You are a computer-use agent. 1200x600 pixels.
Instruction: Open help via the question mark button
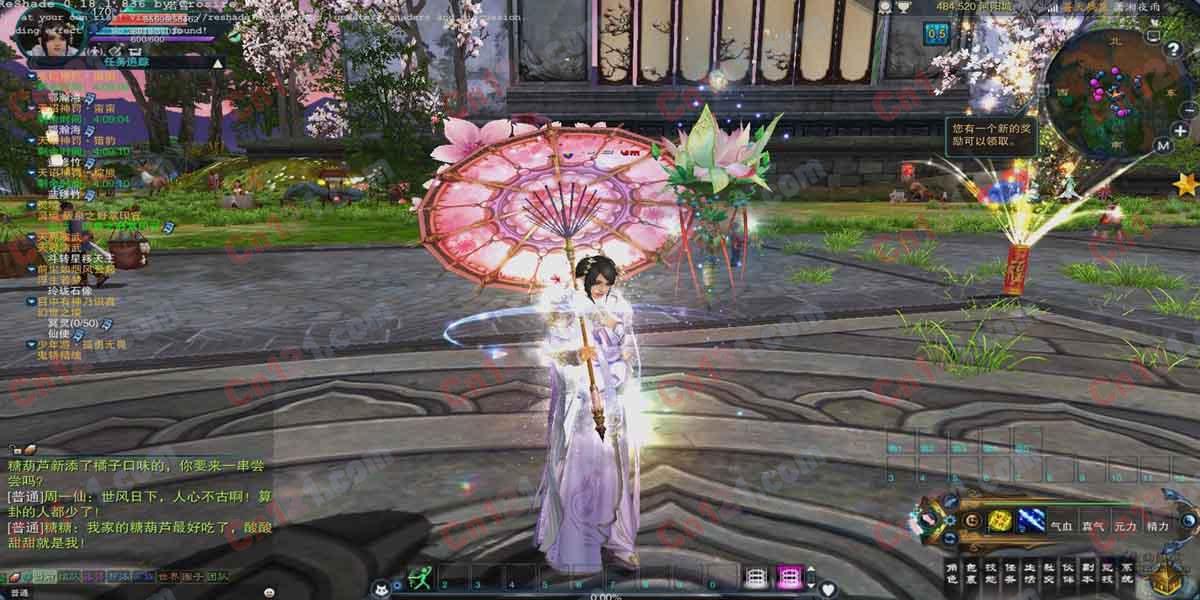pyautogui.click(x=1173, y=49)
